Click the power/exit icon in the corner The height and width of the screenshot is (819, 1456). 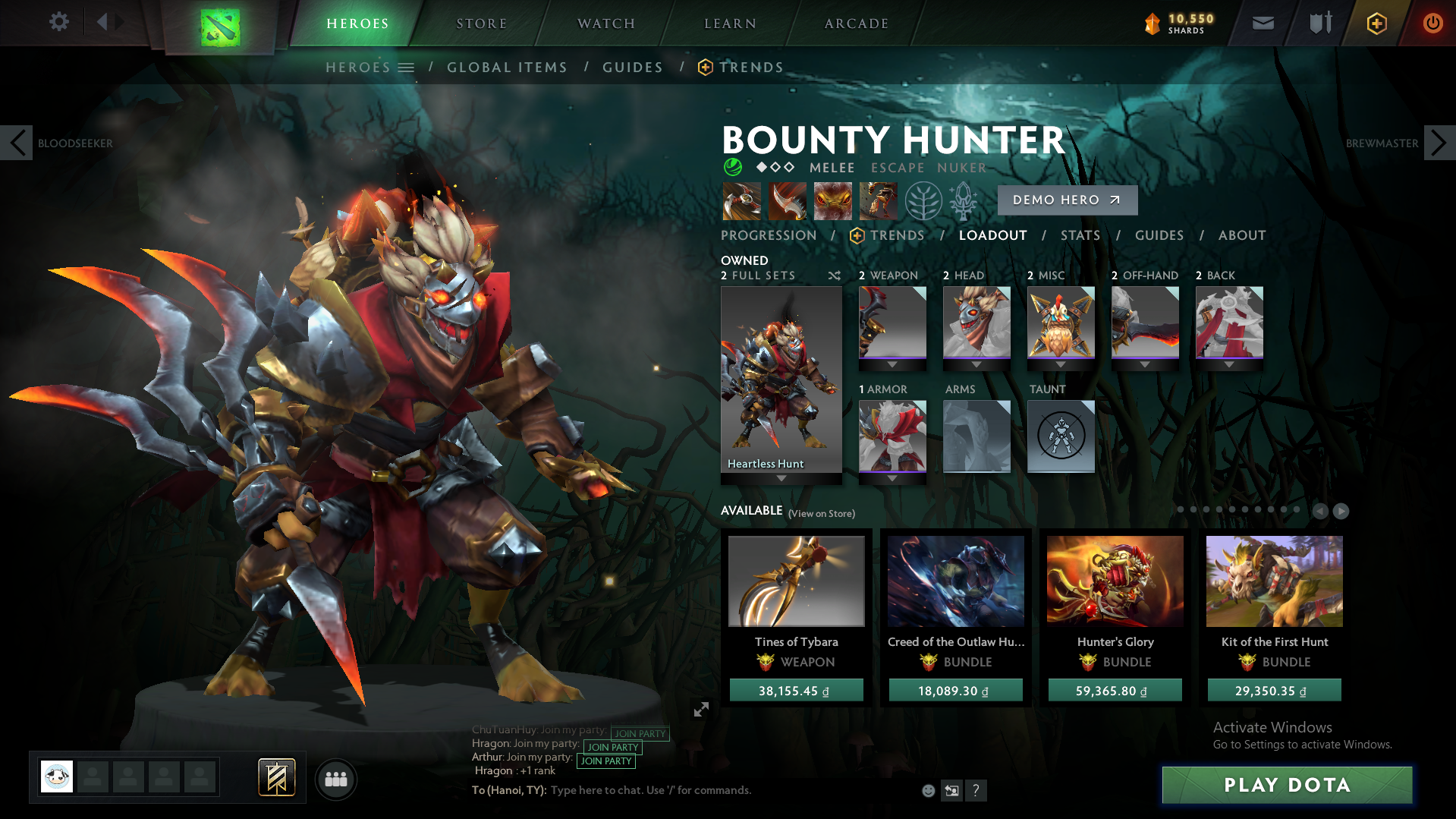[1432, 23]
